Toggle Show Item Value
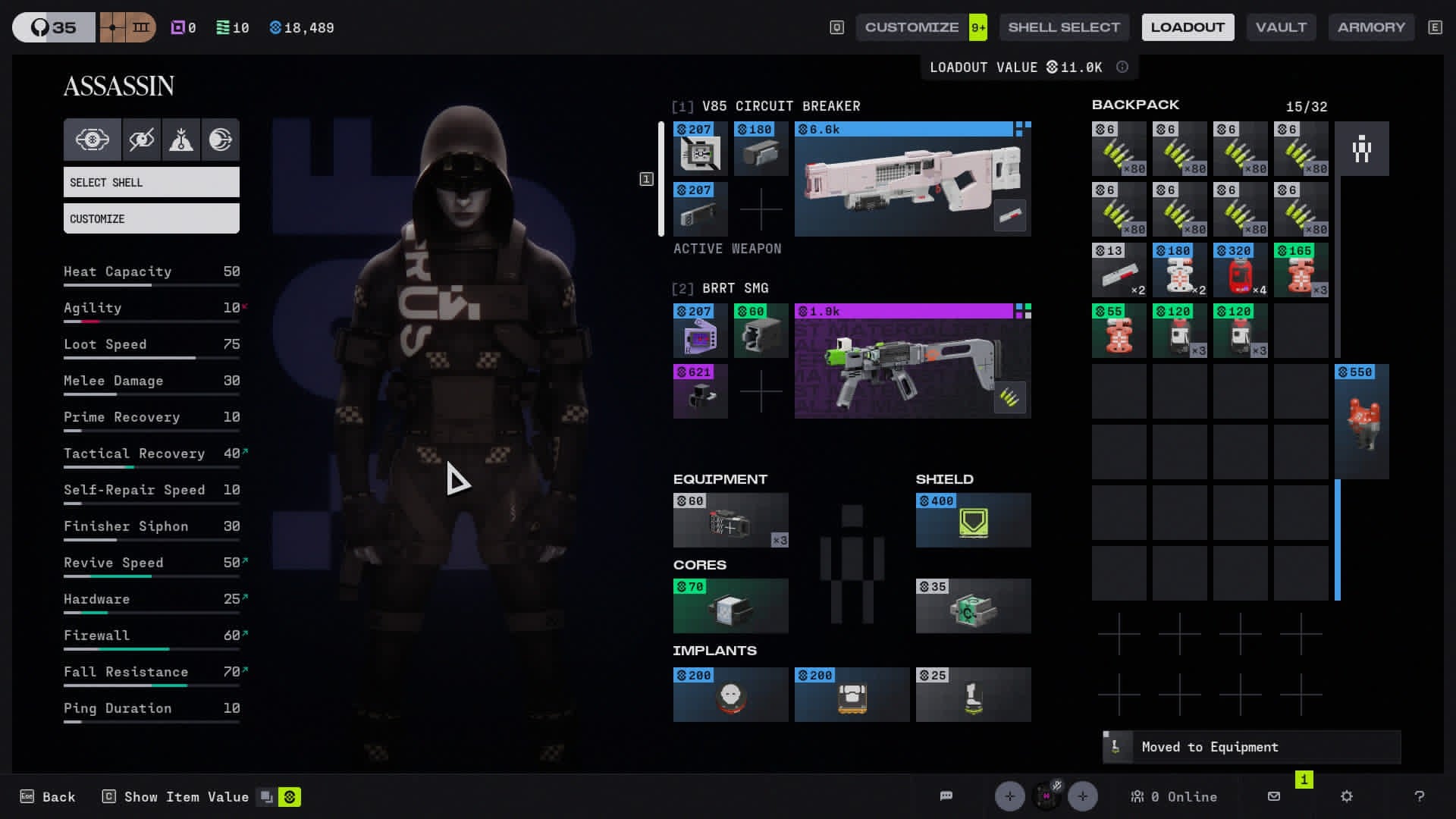 pyautogui.click(x=186, y=797)
